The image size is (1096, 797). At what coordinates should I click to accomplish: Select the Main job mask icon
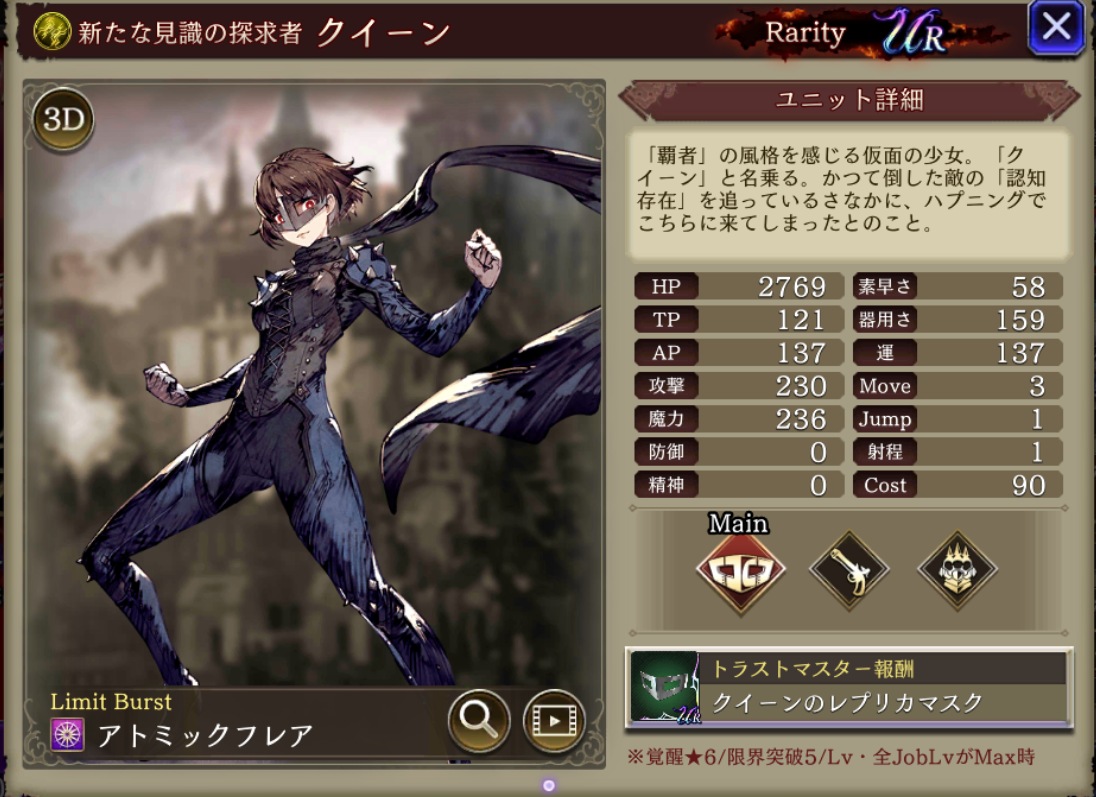(x=740, y=571)
